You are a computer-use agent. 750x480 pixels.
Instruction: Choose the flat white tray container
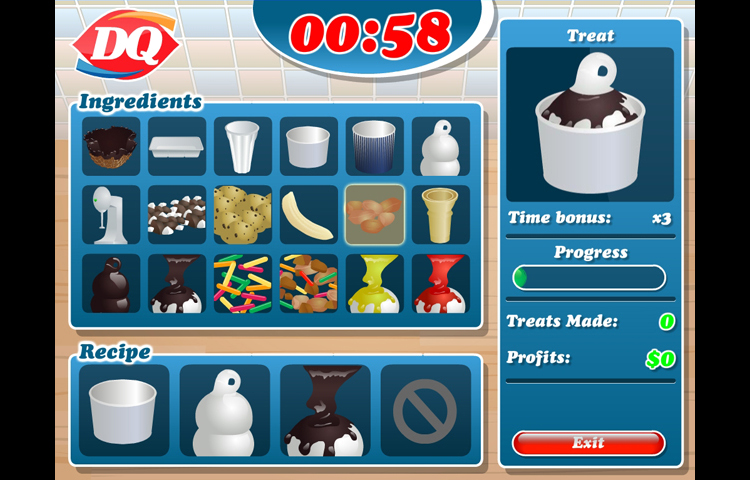tap(177, 147)
